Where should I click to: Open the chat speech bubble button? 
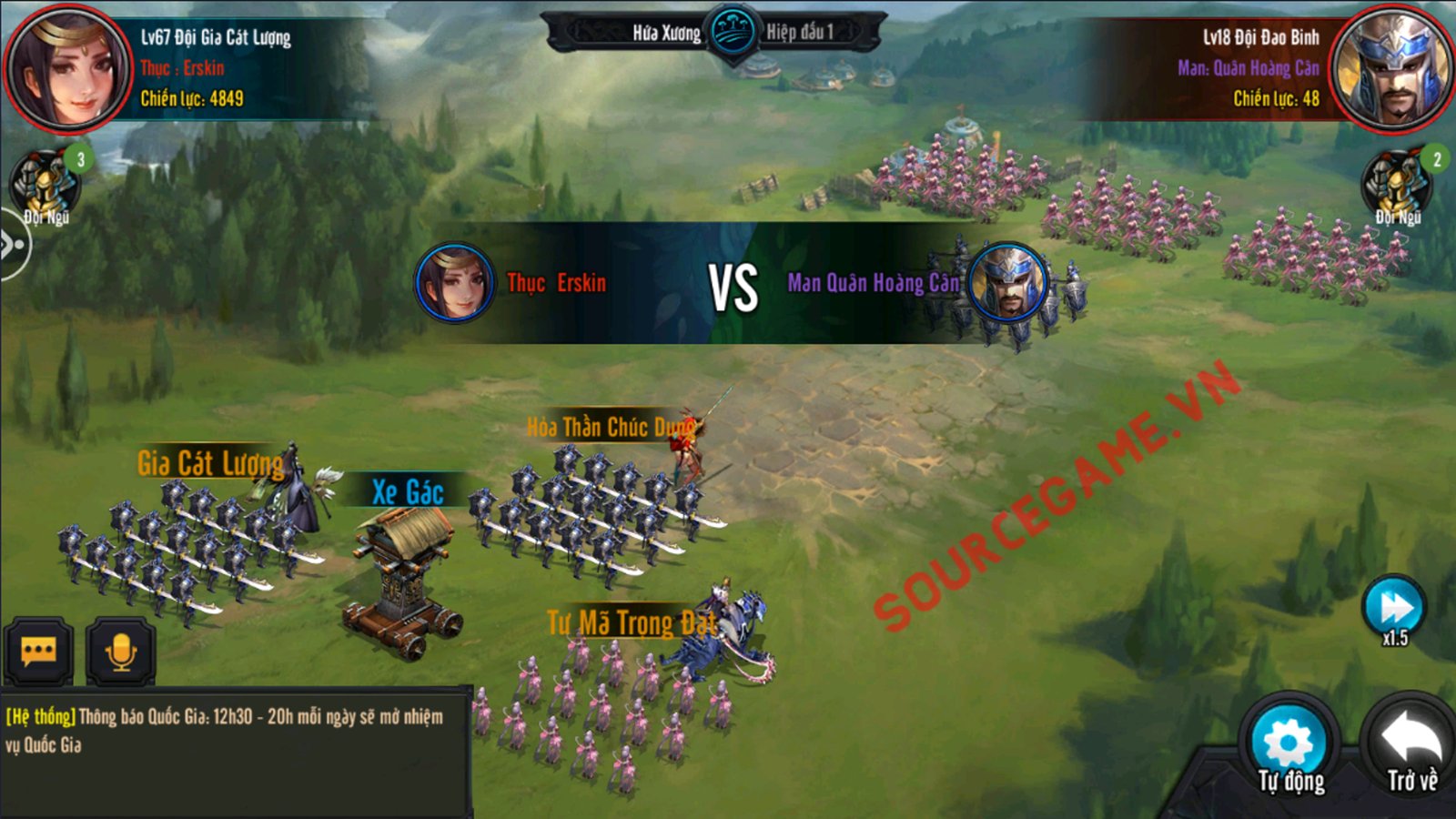38,651
